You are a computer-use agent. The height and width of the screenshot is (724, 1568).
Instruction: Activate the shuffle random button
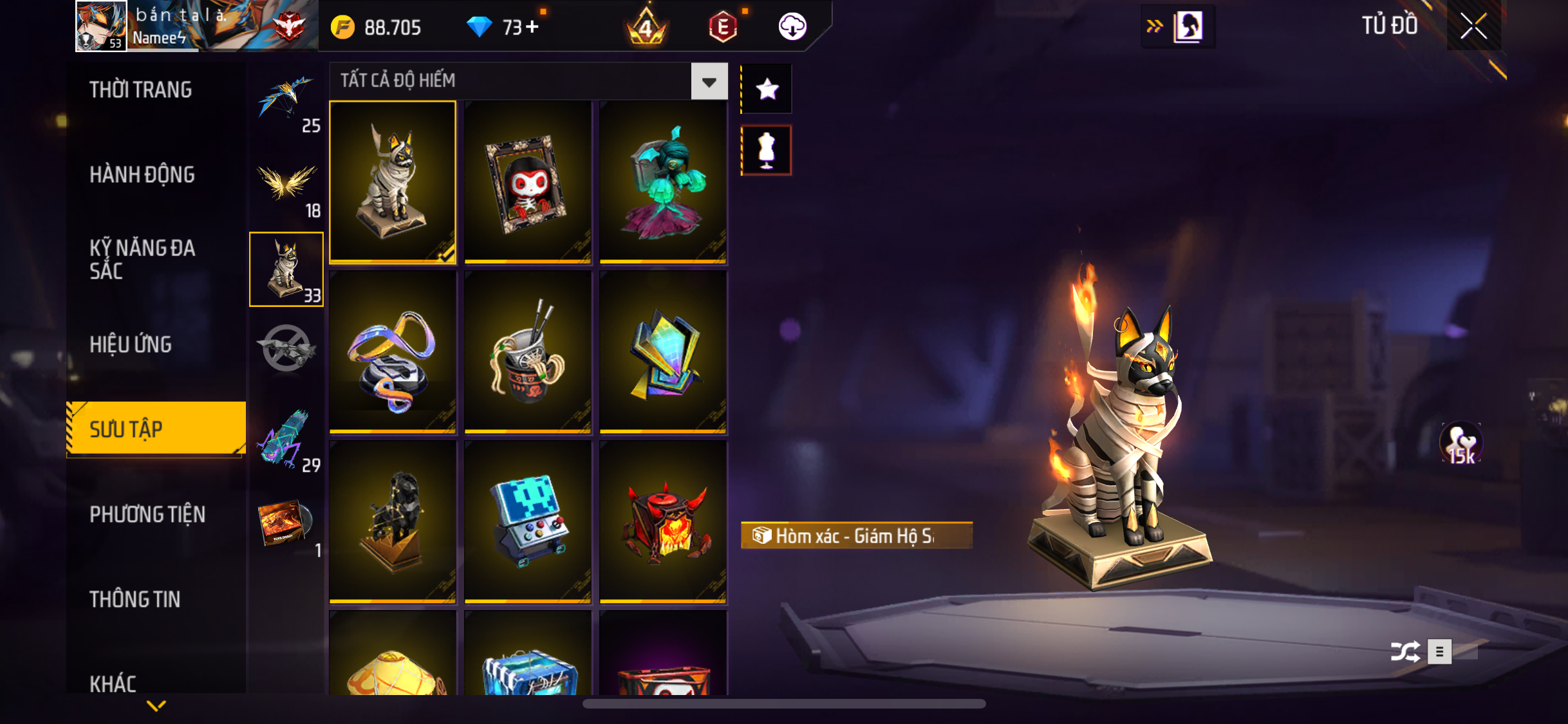click(x=1405, y=651)
